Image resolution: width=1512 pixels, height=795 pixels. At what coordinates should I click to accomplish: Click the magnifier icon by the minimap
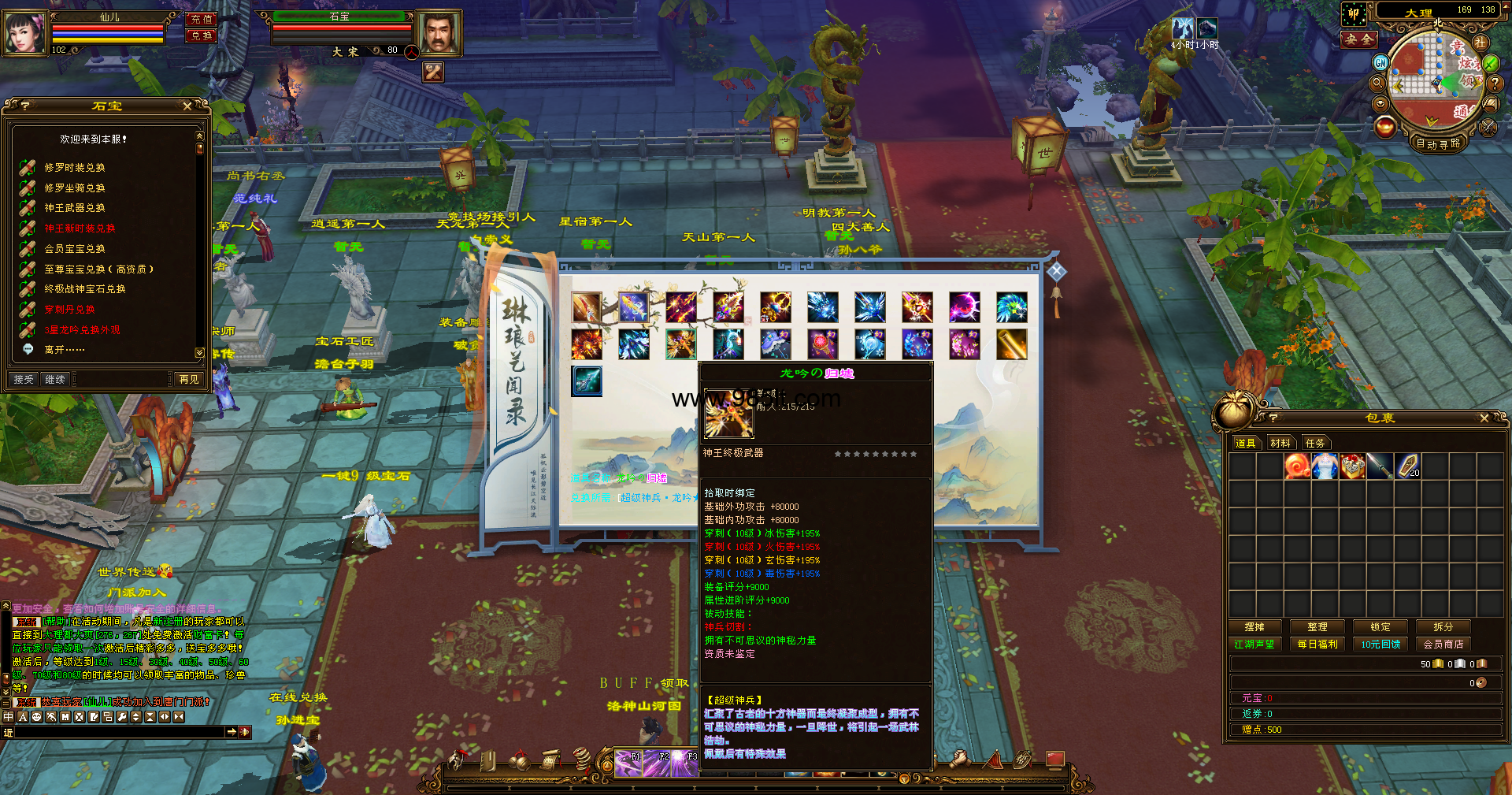(1378, 83)
